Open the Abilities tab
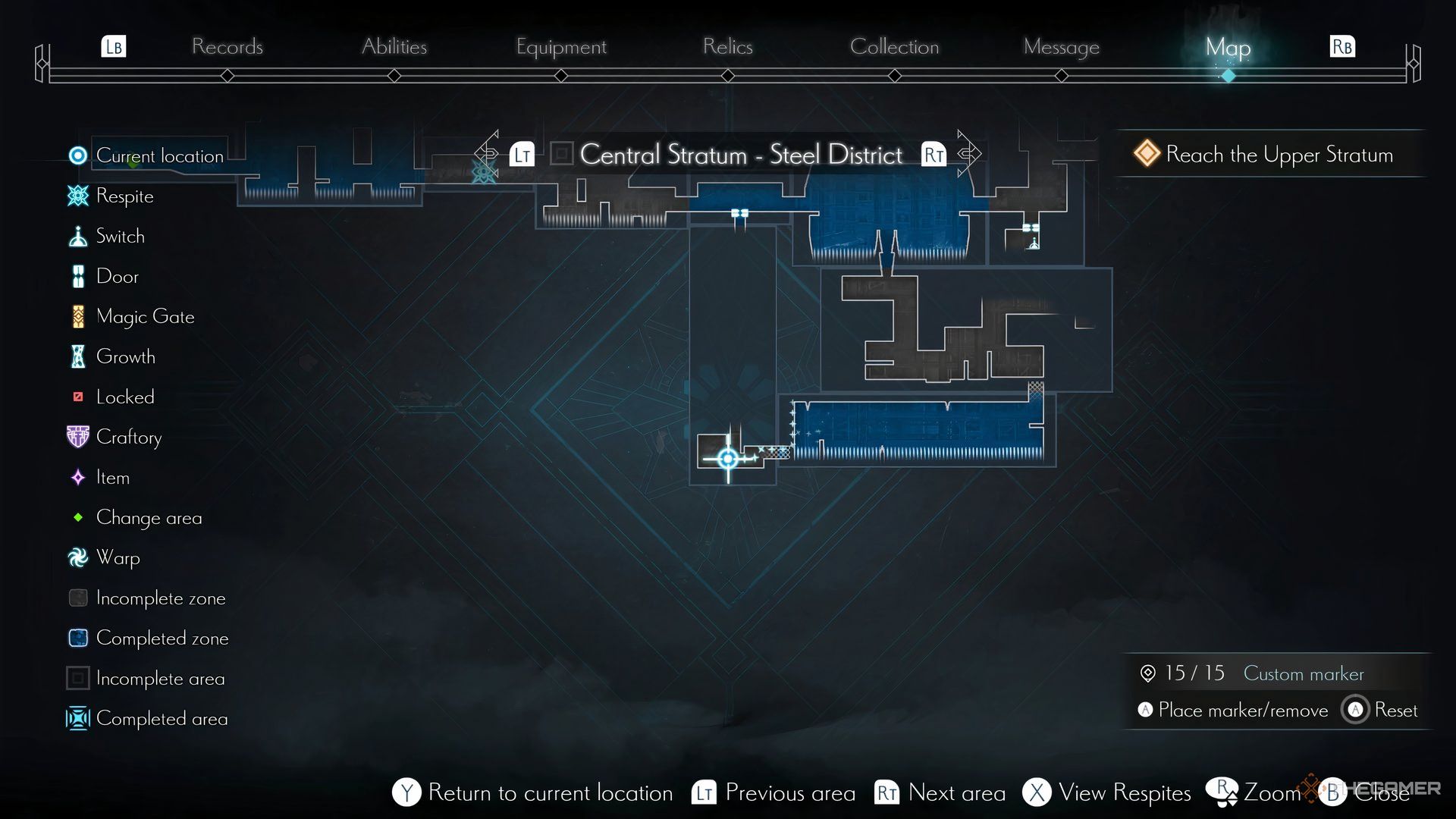 394,47
